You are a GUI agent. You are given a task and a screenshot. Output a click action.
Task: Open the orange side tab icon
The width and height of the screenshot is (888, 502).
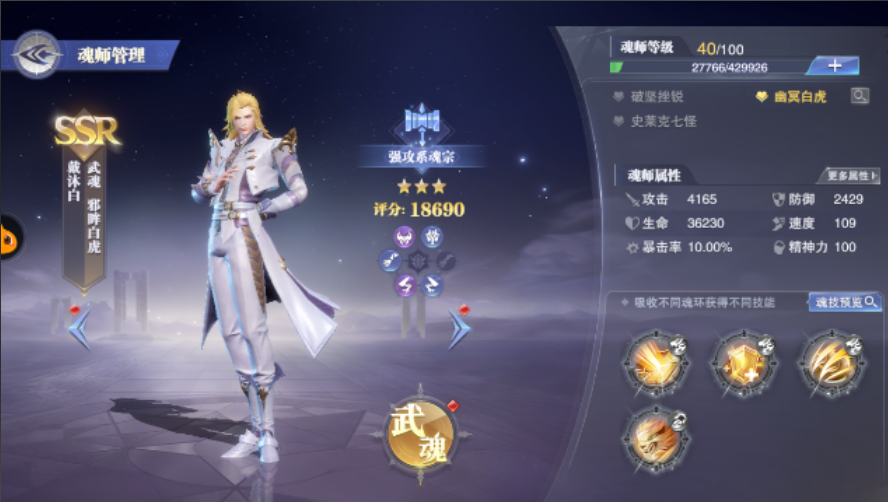click(8, 237)
